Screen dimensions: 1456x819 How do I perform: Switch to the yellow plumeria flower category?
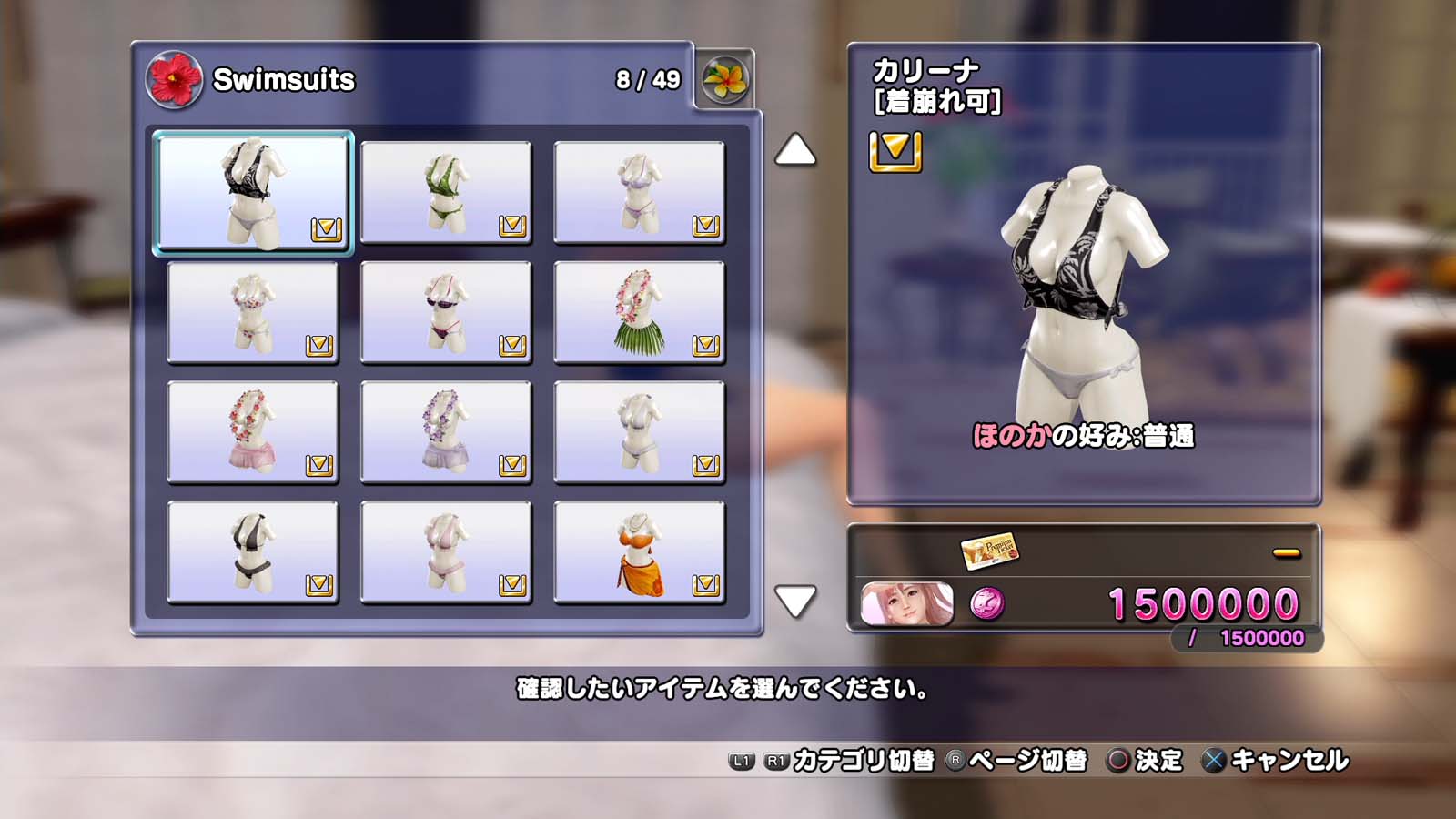[x=725, y=80]
